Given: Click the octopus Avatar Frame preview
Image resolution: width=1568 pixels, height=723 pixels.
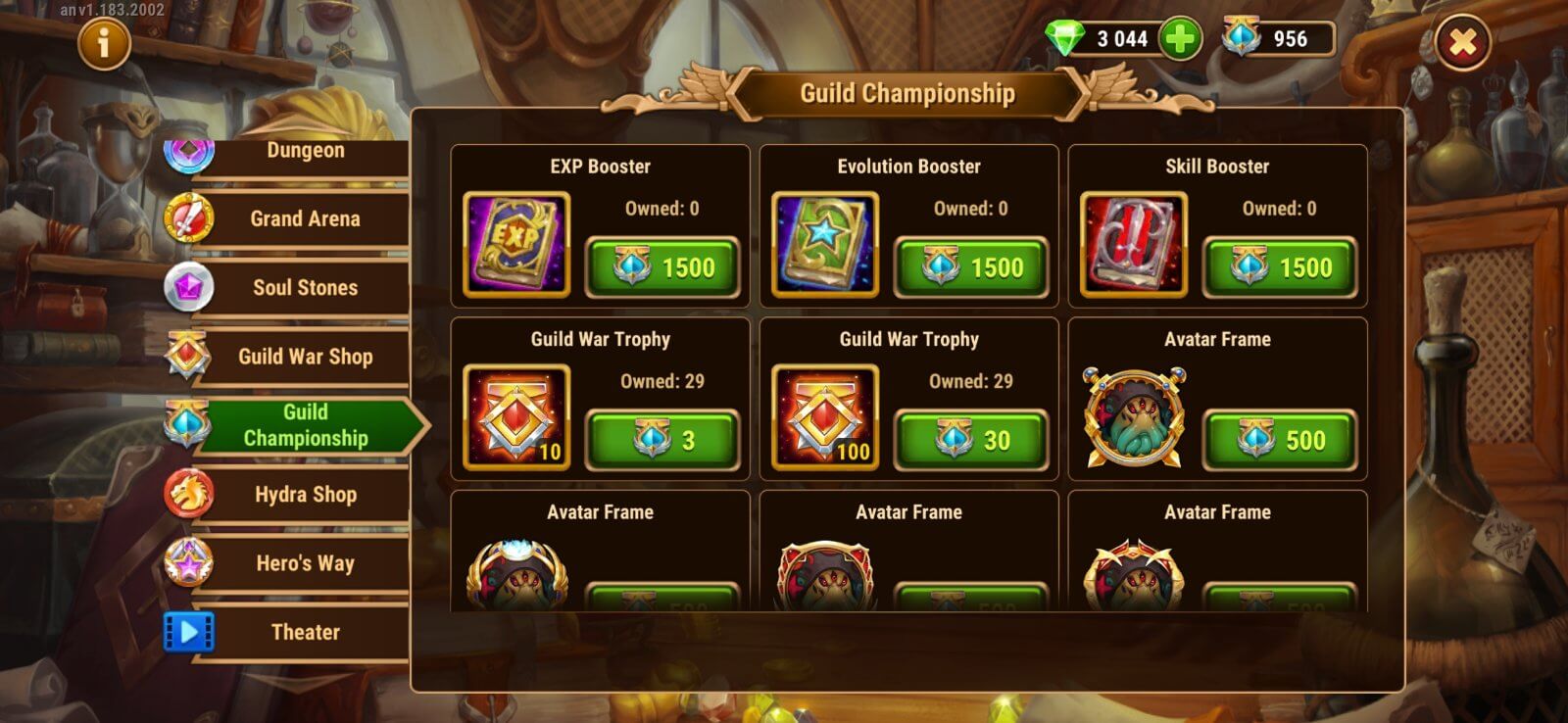Looking at the screenshot, I should pos(1133,413).
